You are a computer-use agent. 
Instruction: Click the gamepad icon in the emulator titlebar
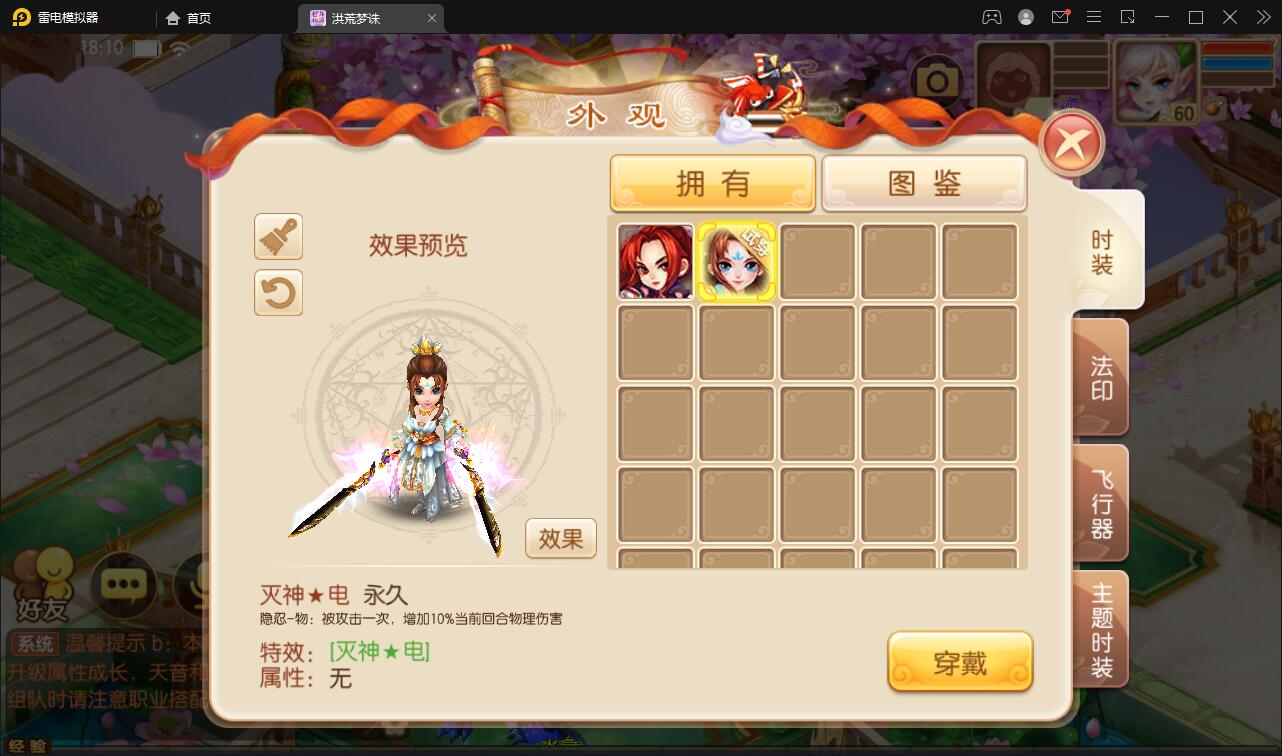[990, 17]
